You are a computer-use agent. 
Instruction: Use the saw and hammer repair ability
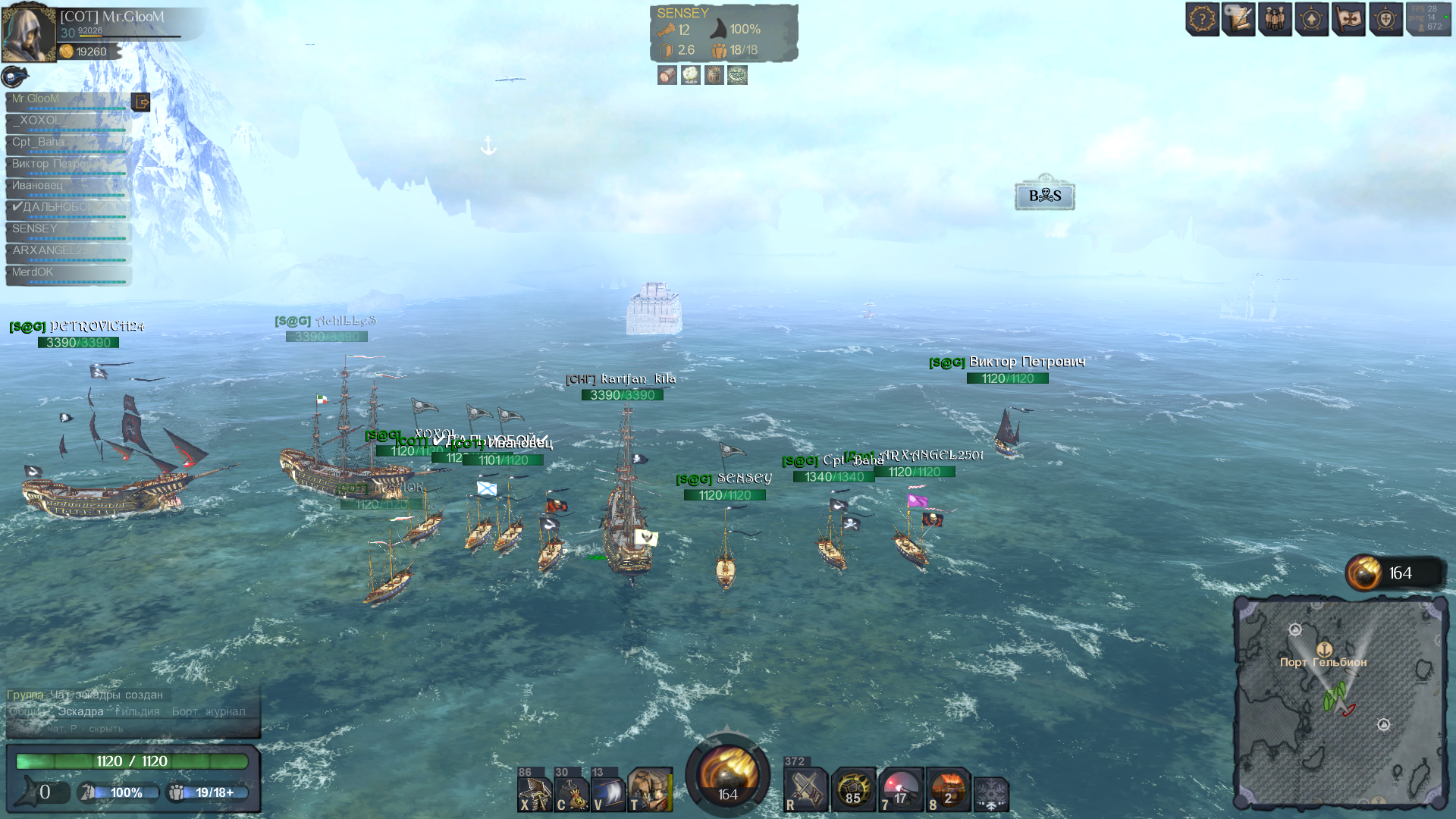pos(805,790)
